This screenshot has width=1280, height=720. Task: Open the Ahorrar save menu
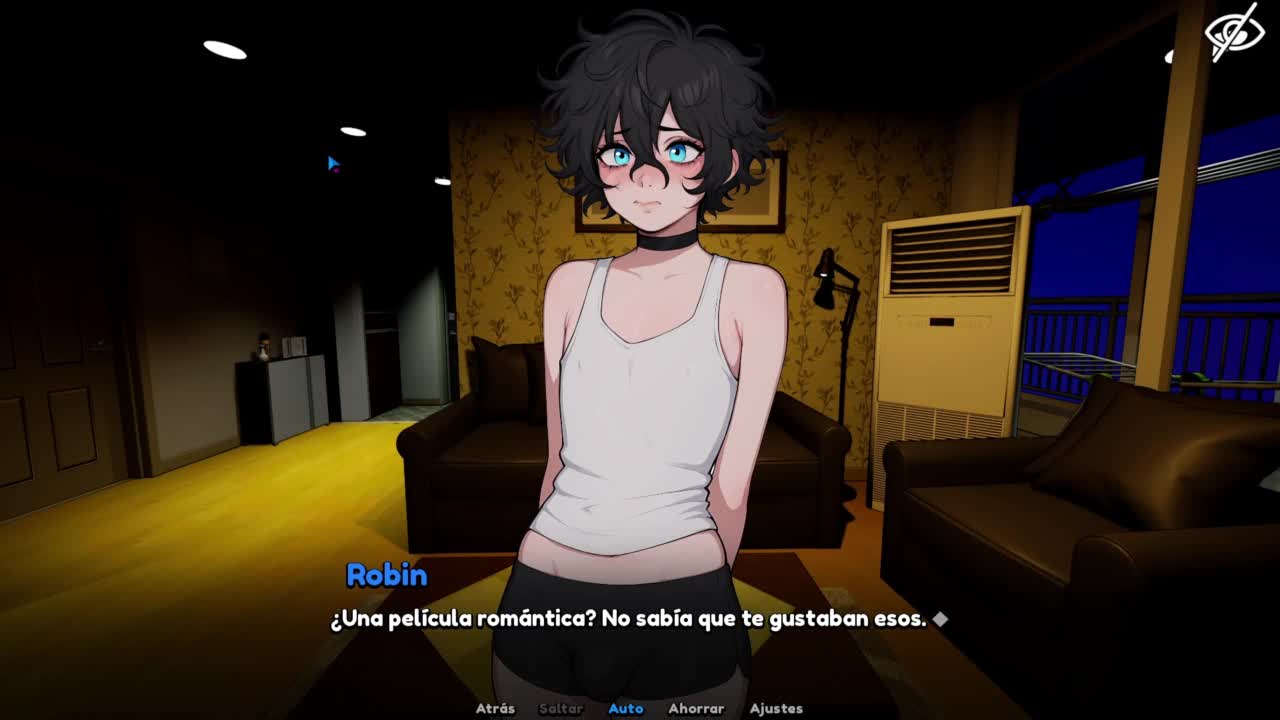[696, 708]
